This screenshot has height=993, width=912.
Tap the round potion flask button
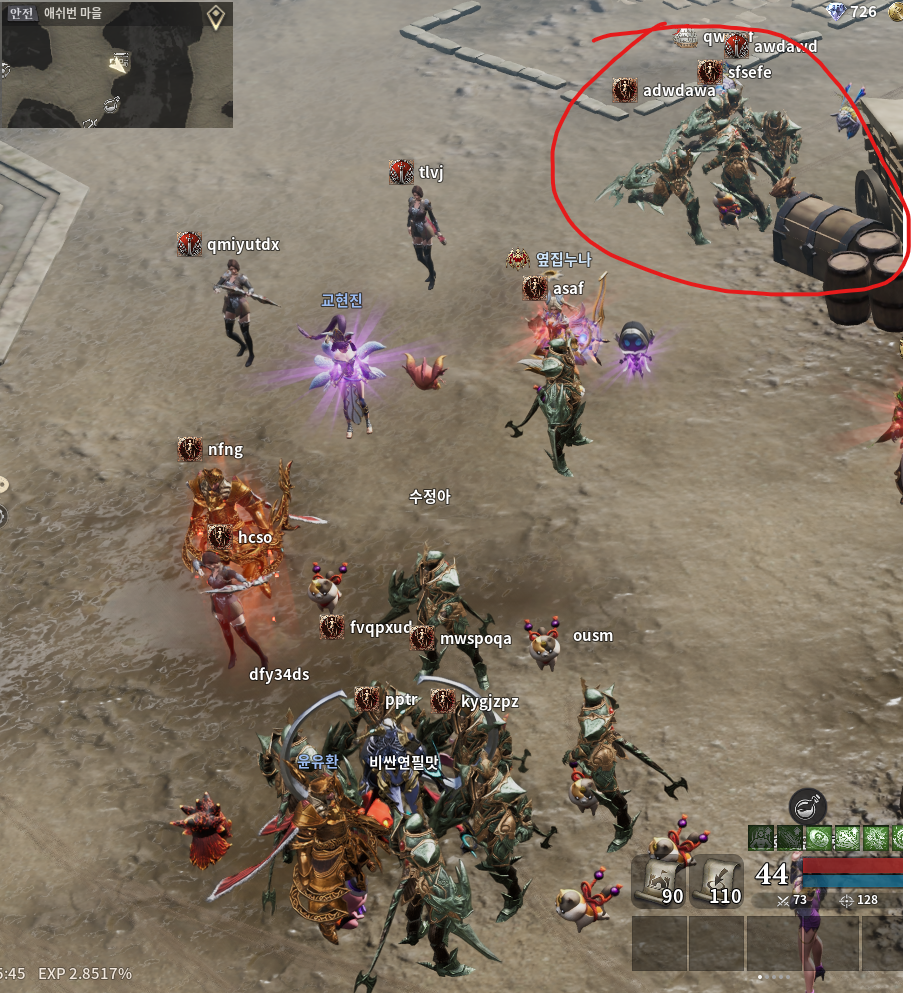pyautogui.click(x=807, y=806)
